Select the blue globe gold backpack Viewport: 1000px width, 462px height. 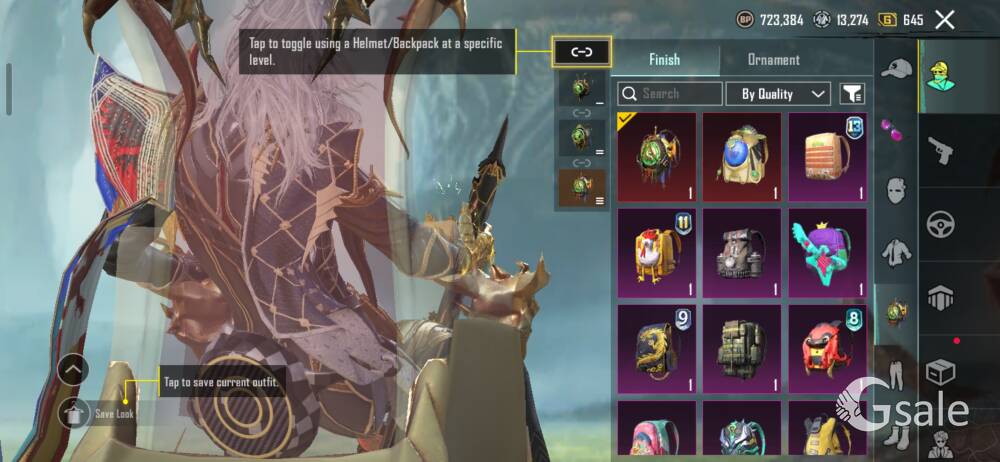pos(741,157)
